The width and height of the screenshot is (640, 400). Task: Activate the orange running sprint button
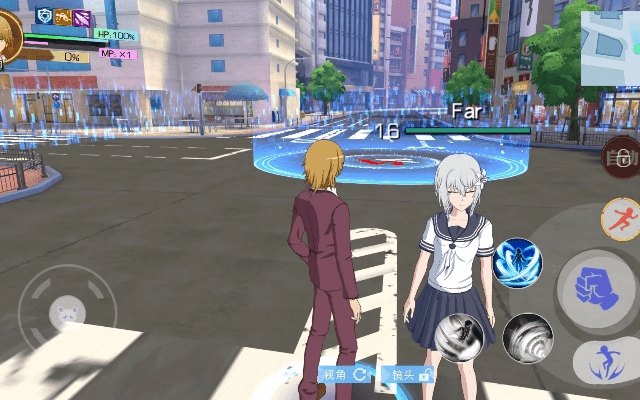(621, 218)
